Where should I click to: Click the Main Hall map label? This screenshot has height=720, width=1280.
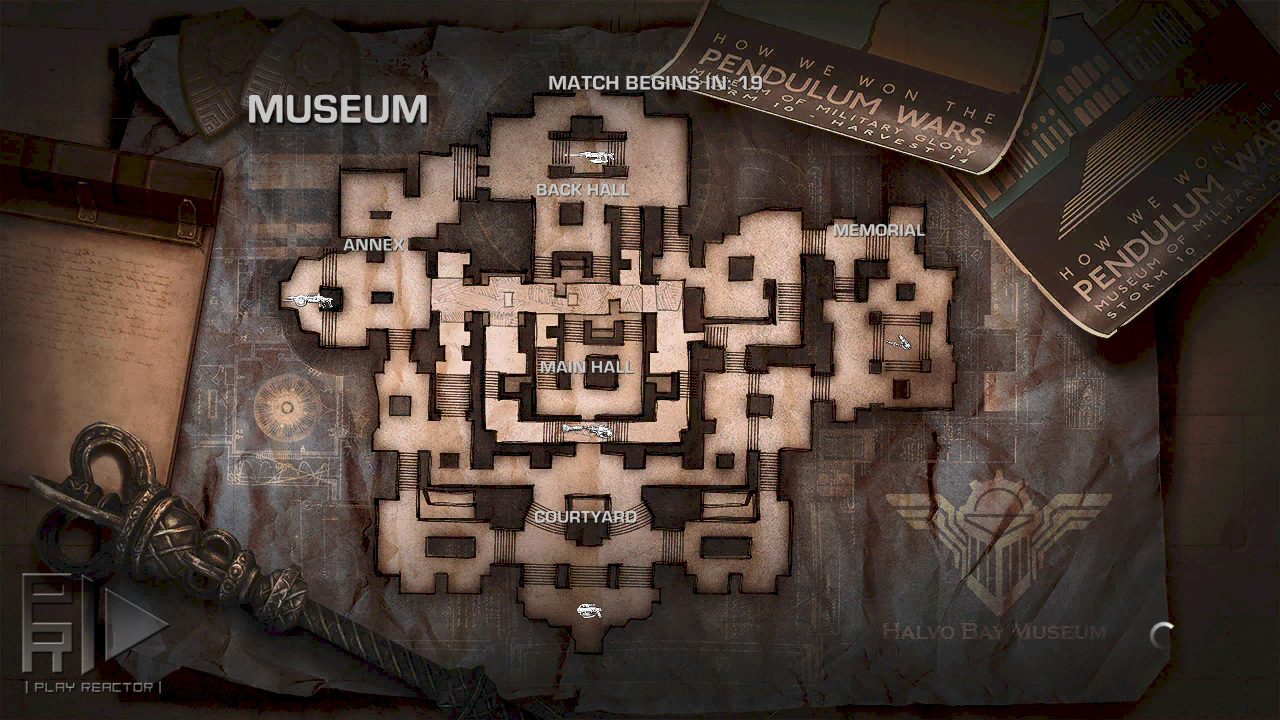[x=586, y=367]
